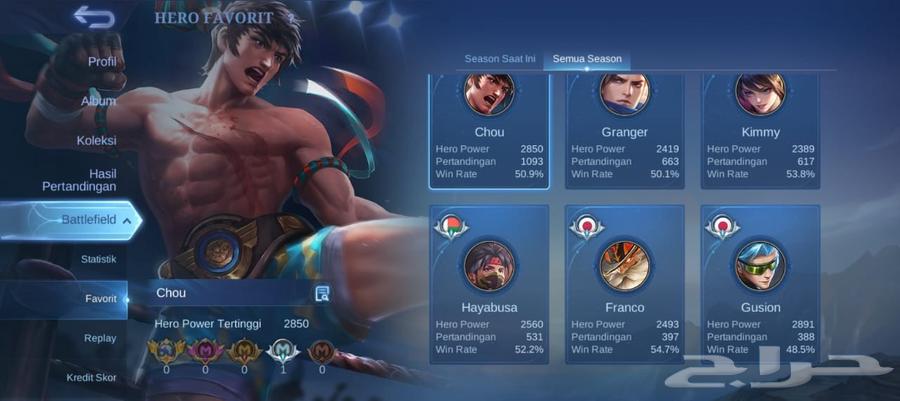Switch to the Semua Season tab
Image resolution: width=900 pixels, height=401 pixels.
pos(587,59)
